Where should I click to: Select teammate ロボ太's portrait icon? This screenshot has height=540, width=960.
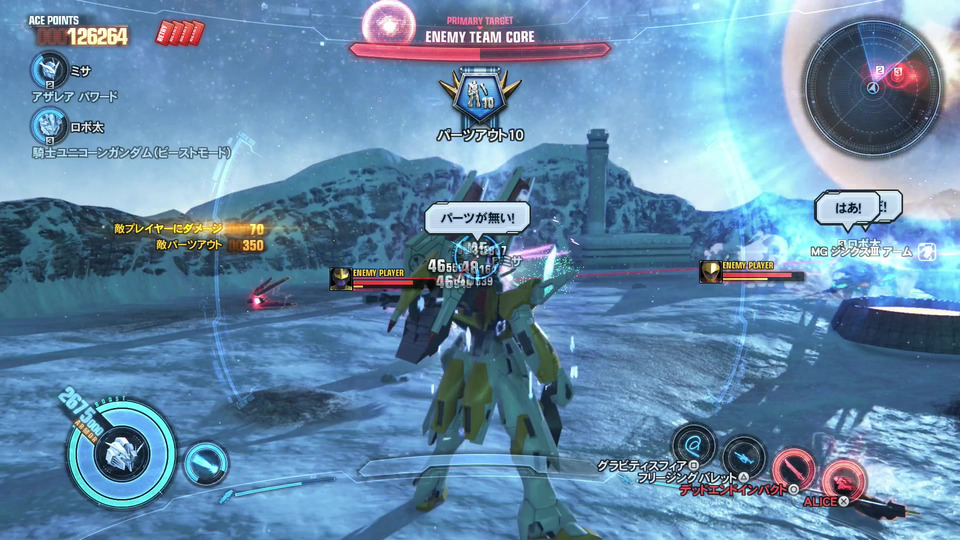click(46, 126)
